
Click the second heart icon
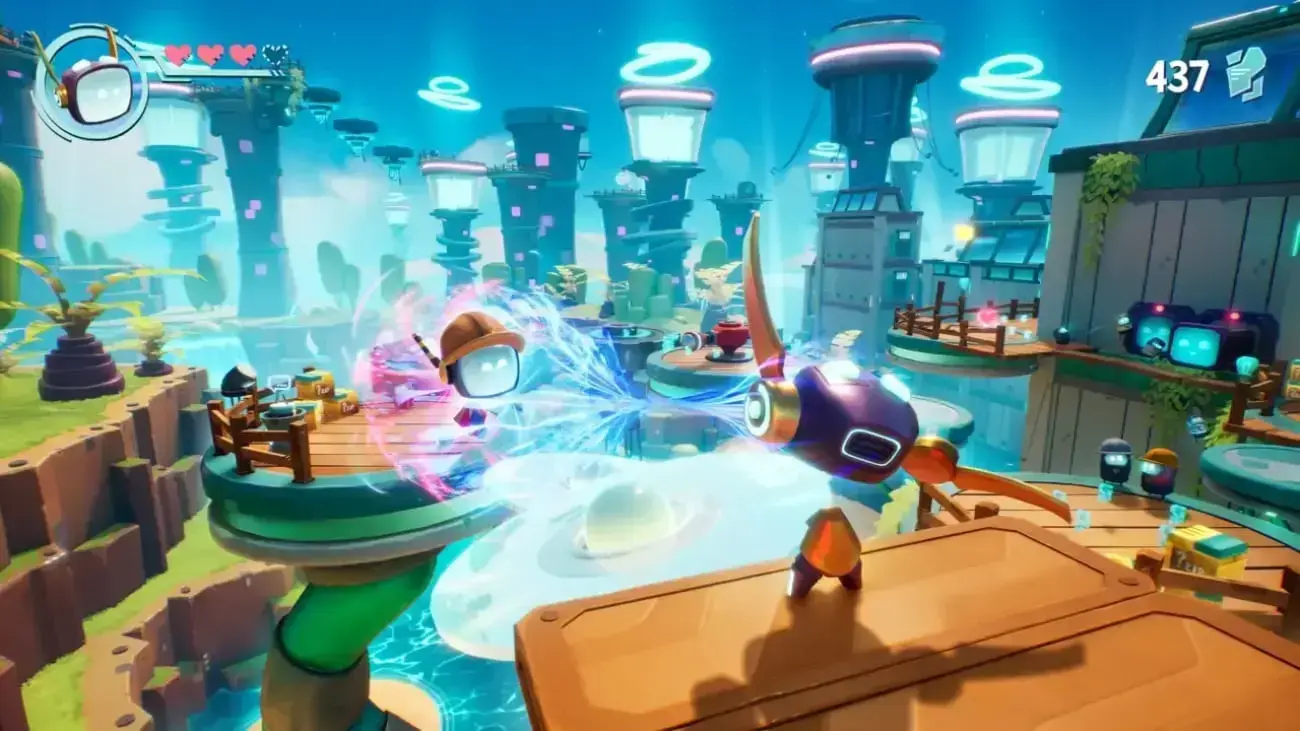coord(209,54)
